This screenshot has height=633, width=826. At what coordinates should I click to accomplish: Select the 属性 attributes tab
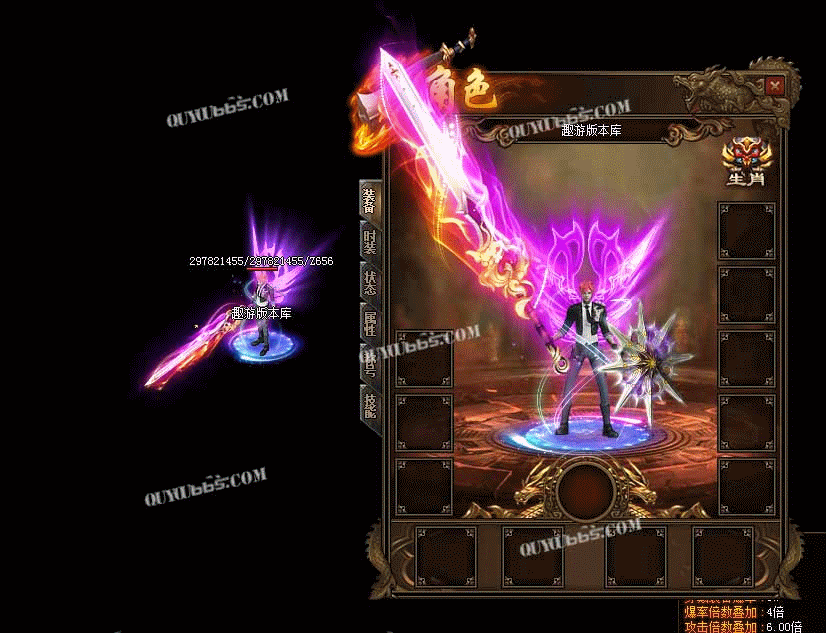pos(369,323)
